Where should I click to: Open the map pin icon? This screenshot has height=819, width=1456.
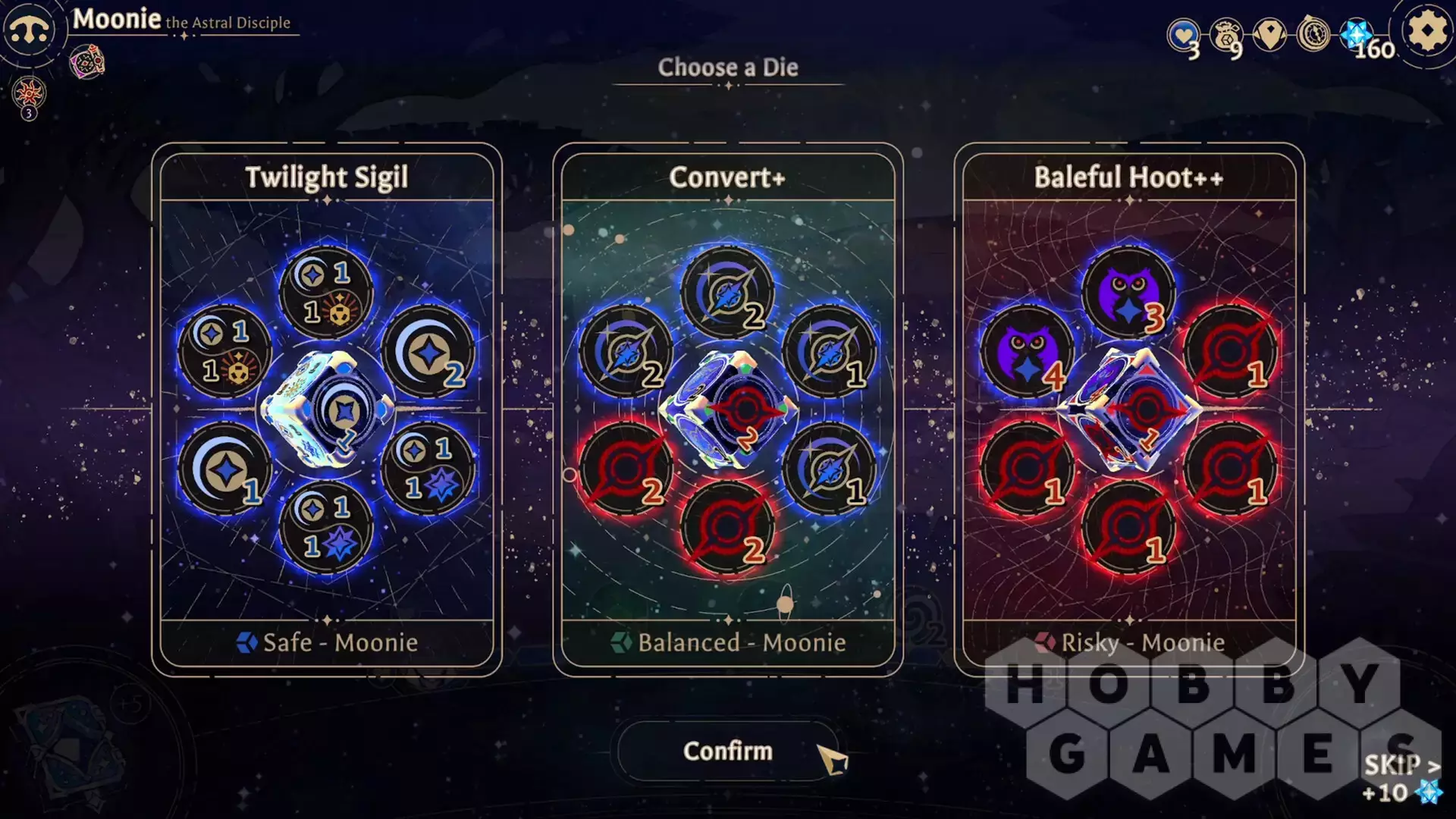(1269, 34)
